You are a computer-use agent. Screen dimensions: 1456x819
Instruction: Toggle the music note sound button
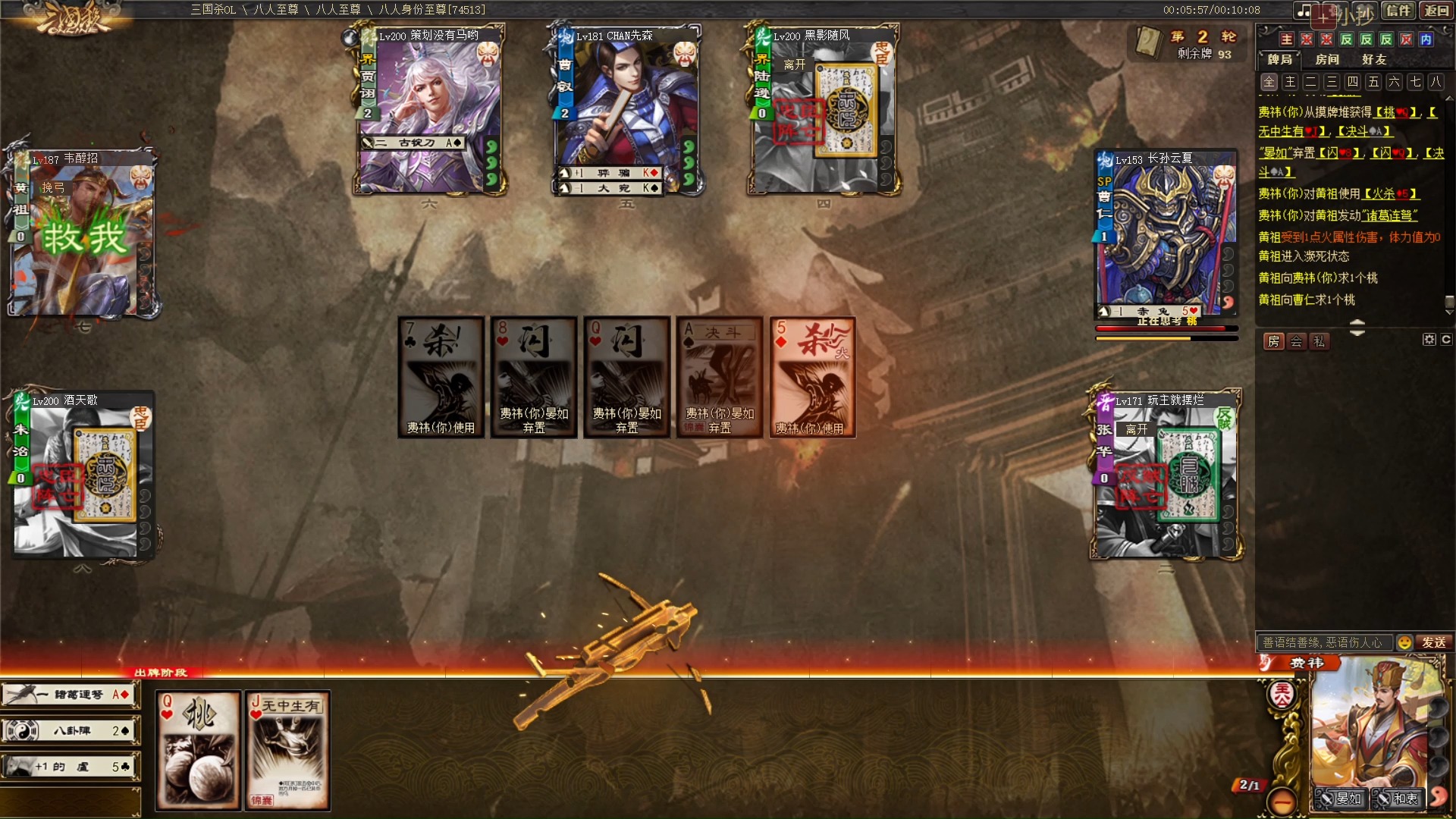coord(1304,11)
